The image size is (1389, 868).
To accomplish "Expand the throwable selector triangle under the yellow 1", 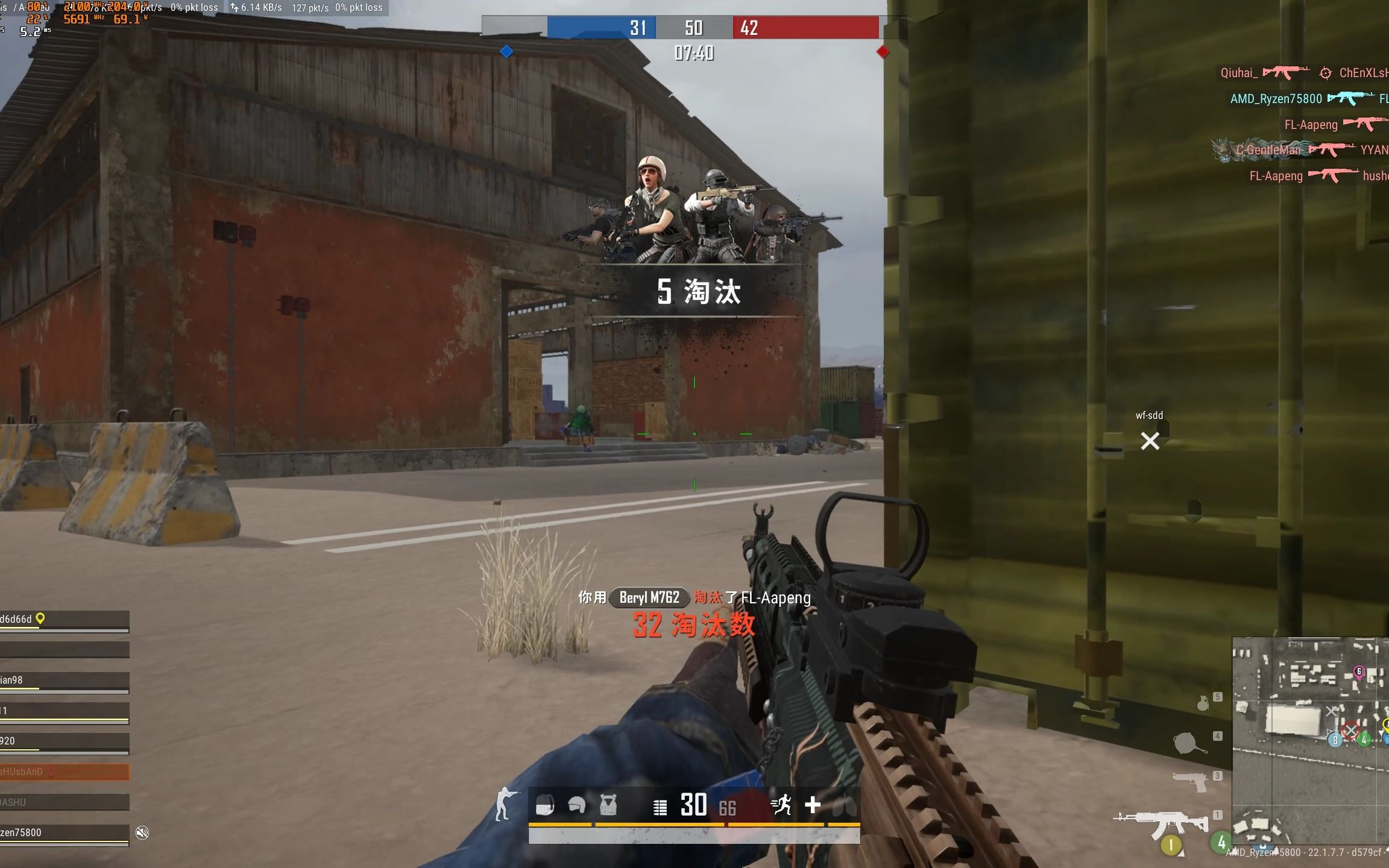I will click(1180, 852).
